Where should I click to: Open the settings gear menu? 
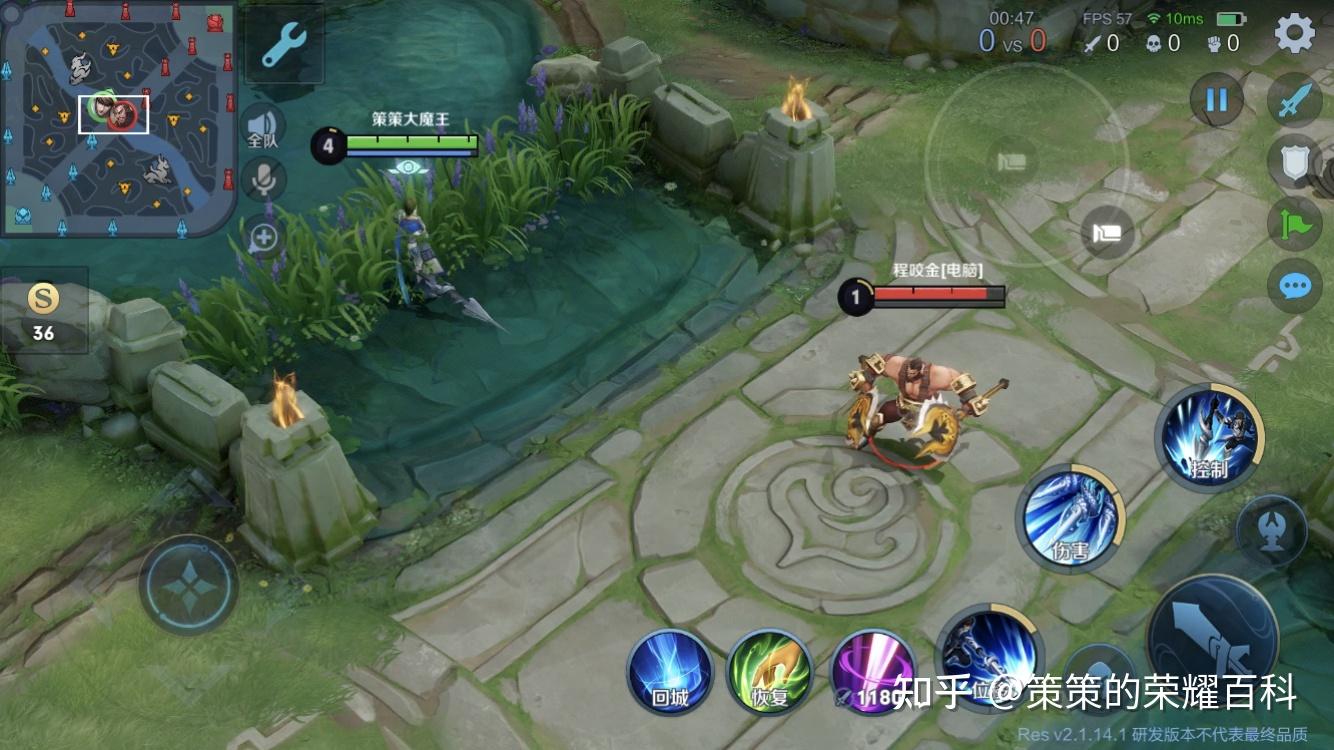1295,34
